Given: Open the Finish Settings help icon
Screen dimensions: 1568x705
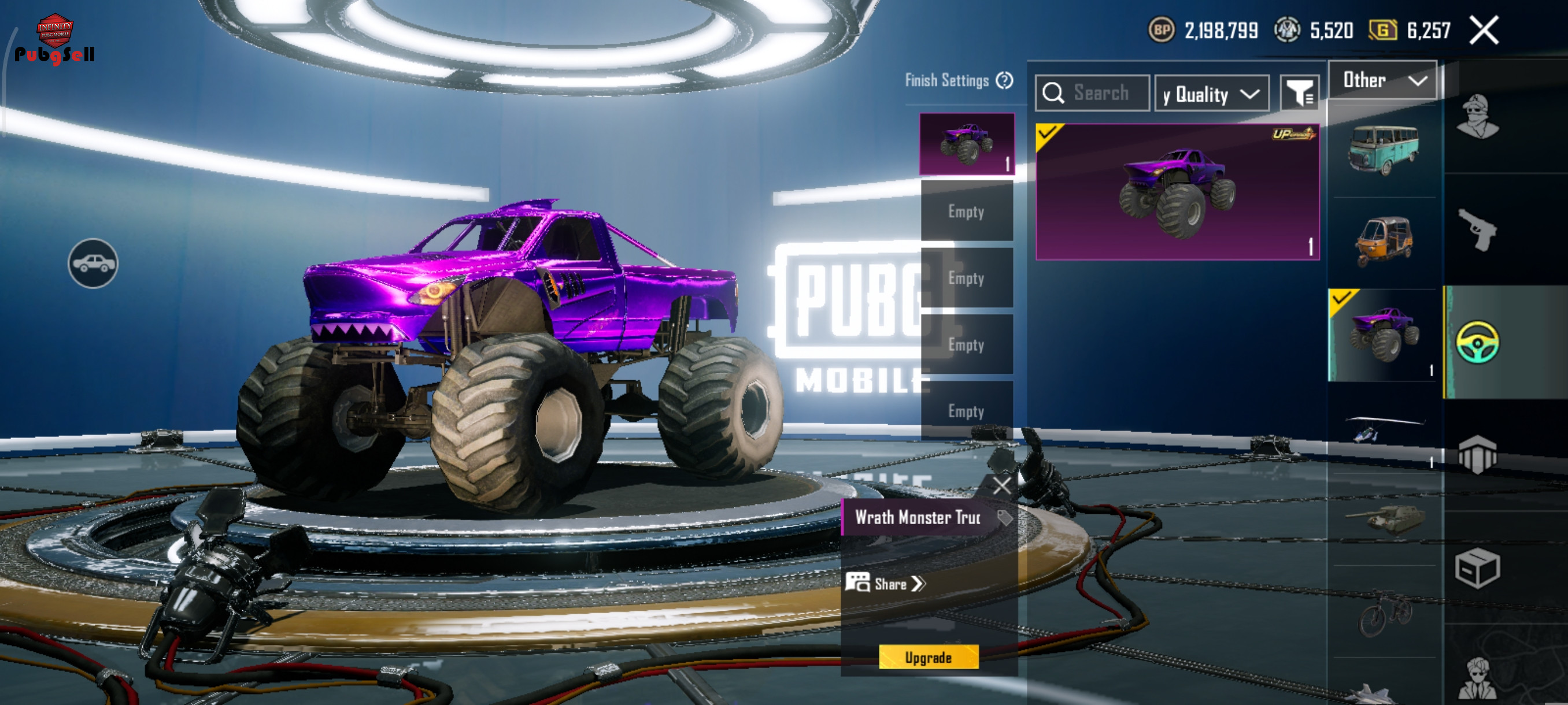Looking at the screenshot, I should point(1004,80).
